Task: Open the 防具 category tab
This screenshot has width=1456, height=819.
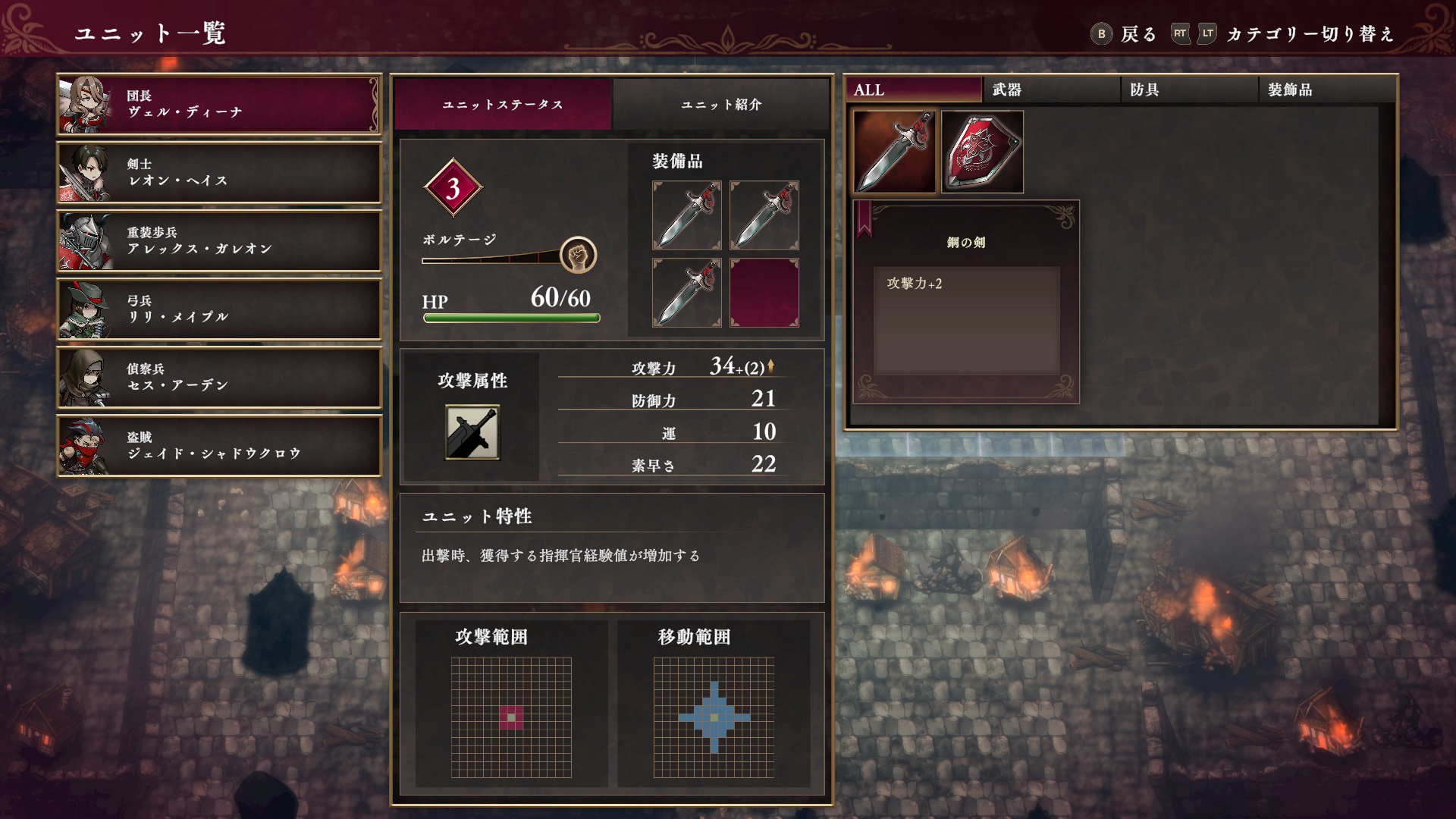Action: (x=1189, y=89)
